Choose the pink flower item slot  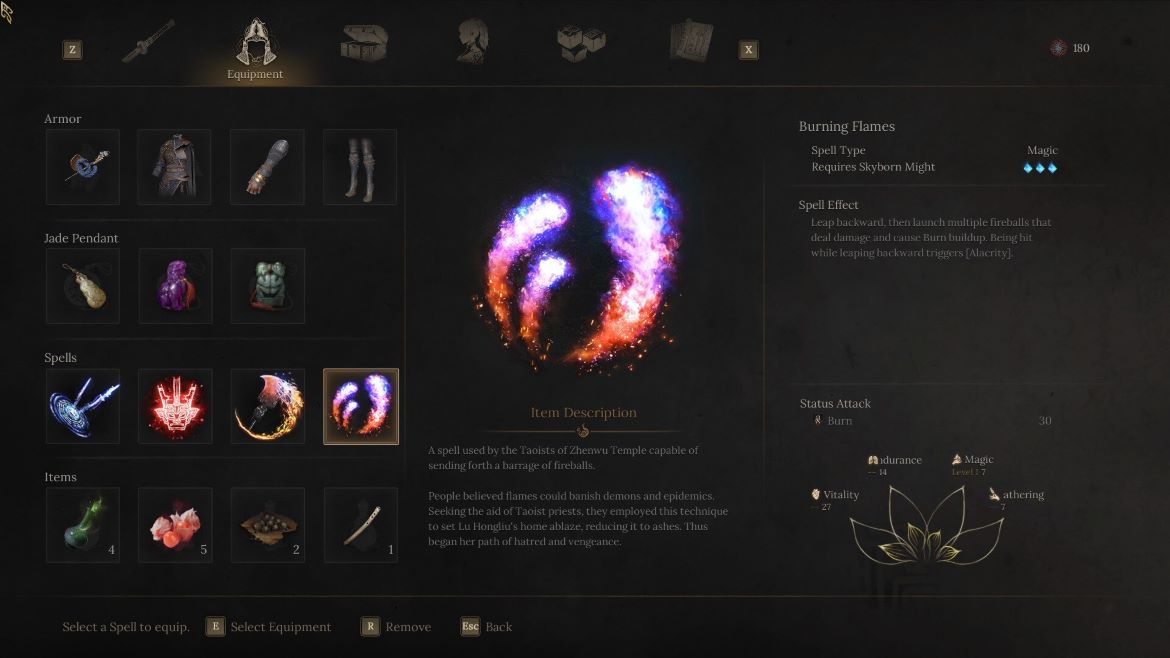[175, 525]
